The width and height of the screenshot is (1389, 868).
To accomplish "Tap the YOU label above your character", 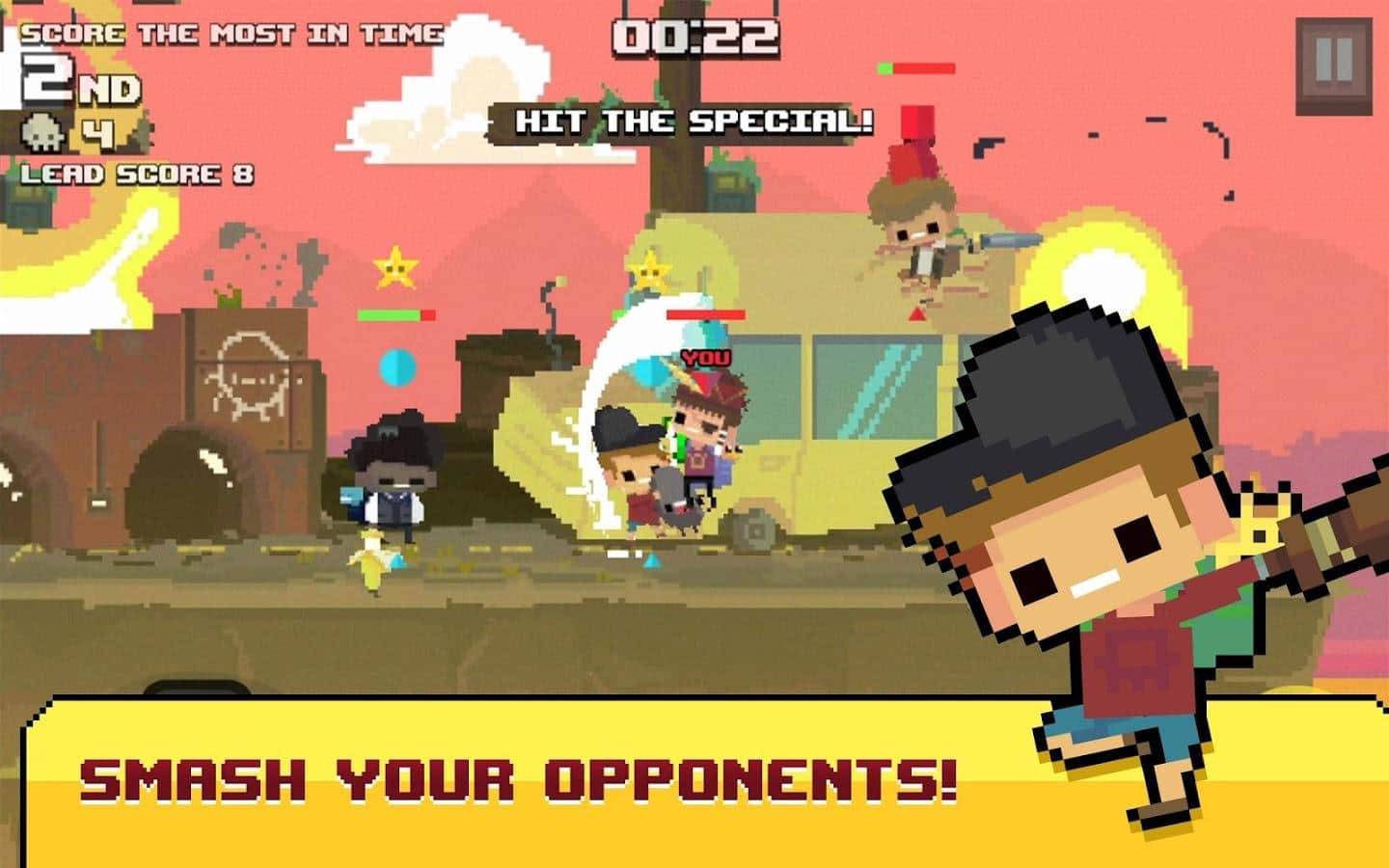I will [705, 359].
